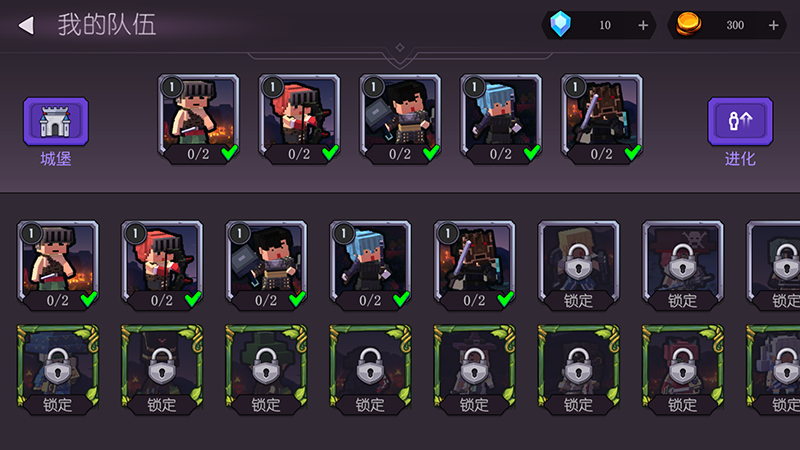Add more blue gems with the plus button
The height and width of the screenshot is (450, 800).
click(643, 25)
